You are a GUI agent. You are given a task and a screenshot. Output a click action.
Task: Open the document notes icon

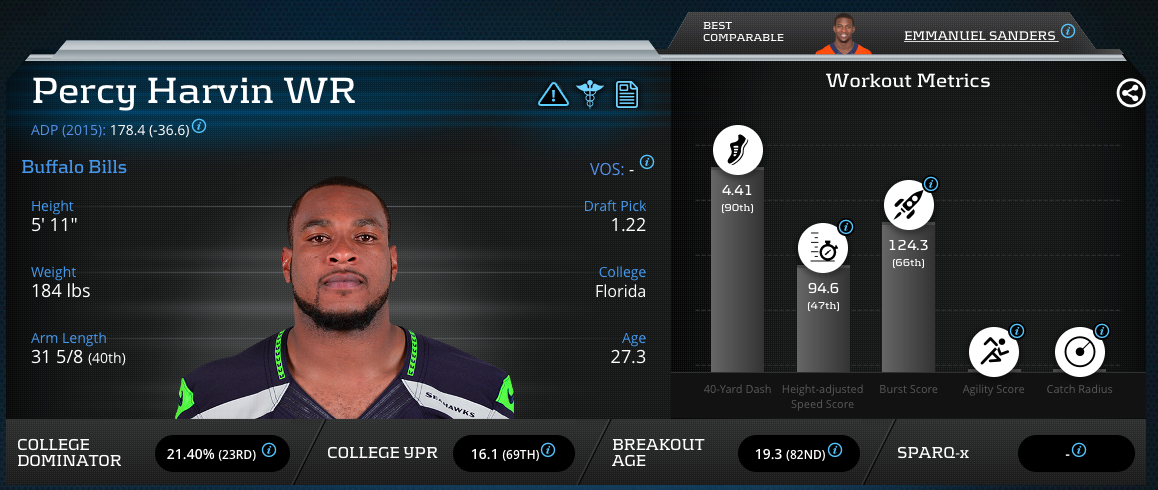click(x=627, y=95)
